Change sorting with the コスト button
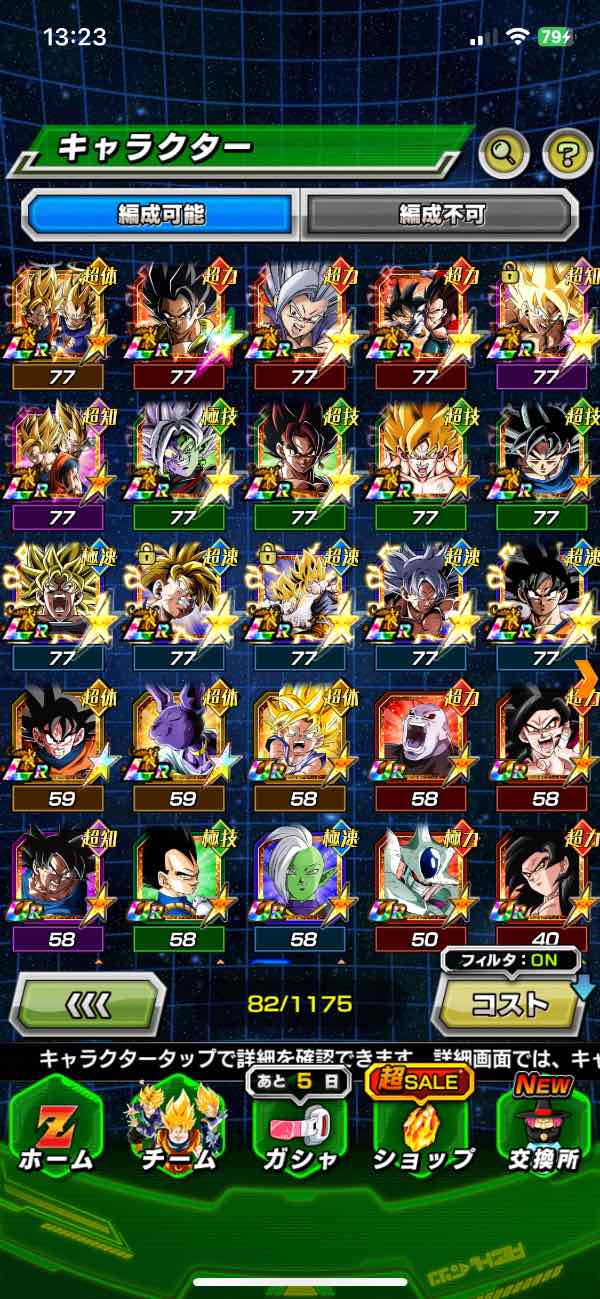 (507, 1003)
